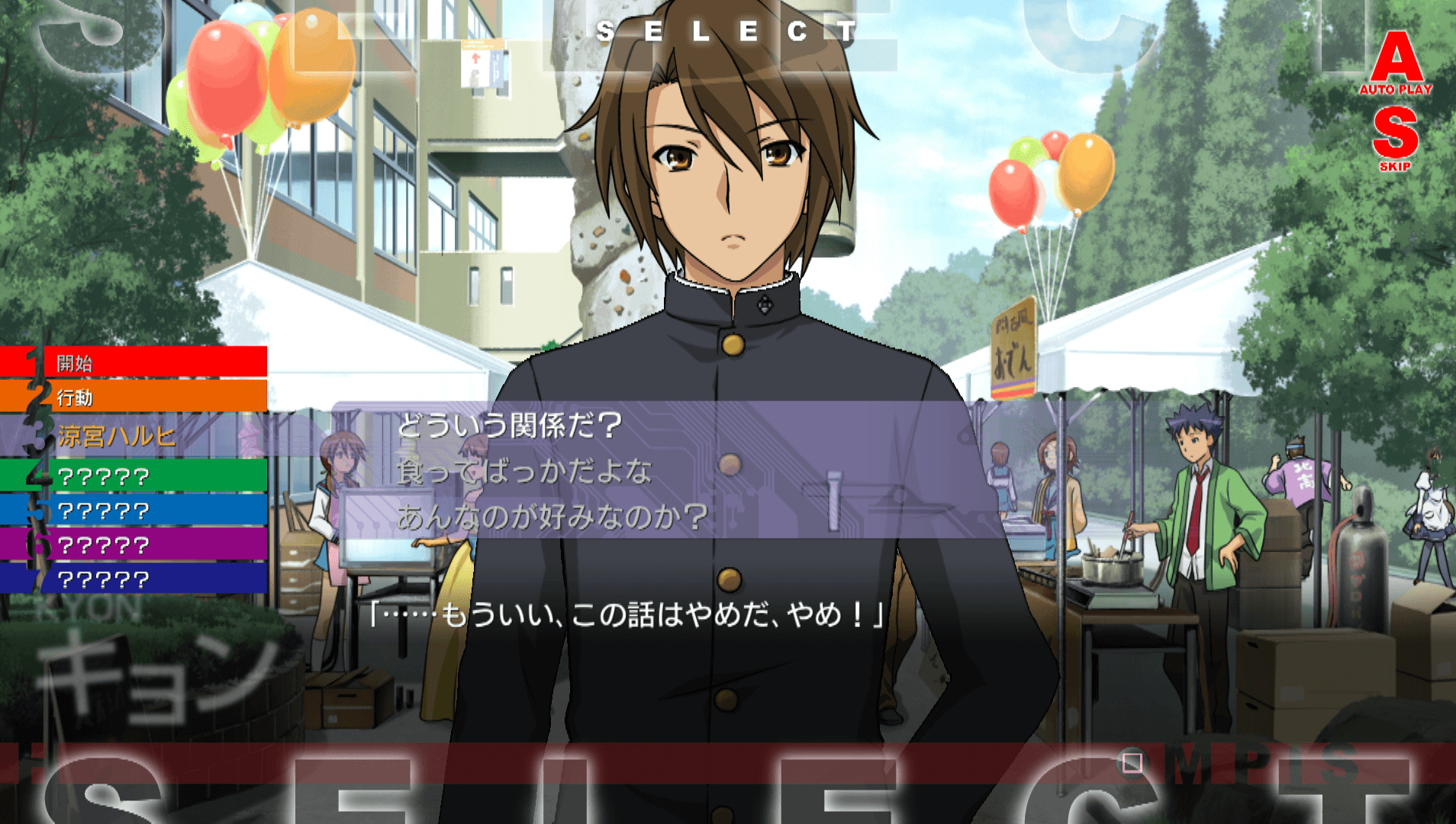
Task: Choose the option 食ってばっかだよな
Action: [525, 472]
